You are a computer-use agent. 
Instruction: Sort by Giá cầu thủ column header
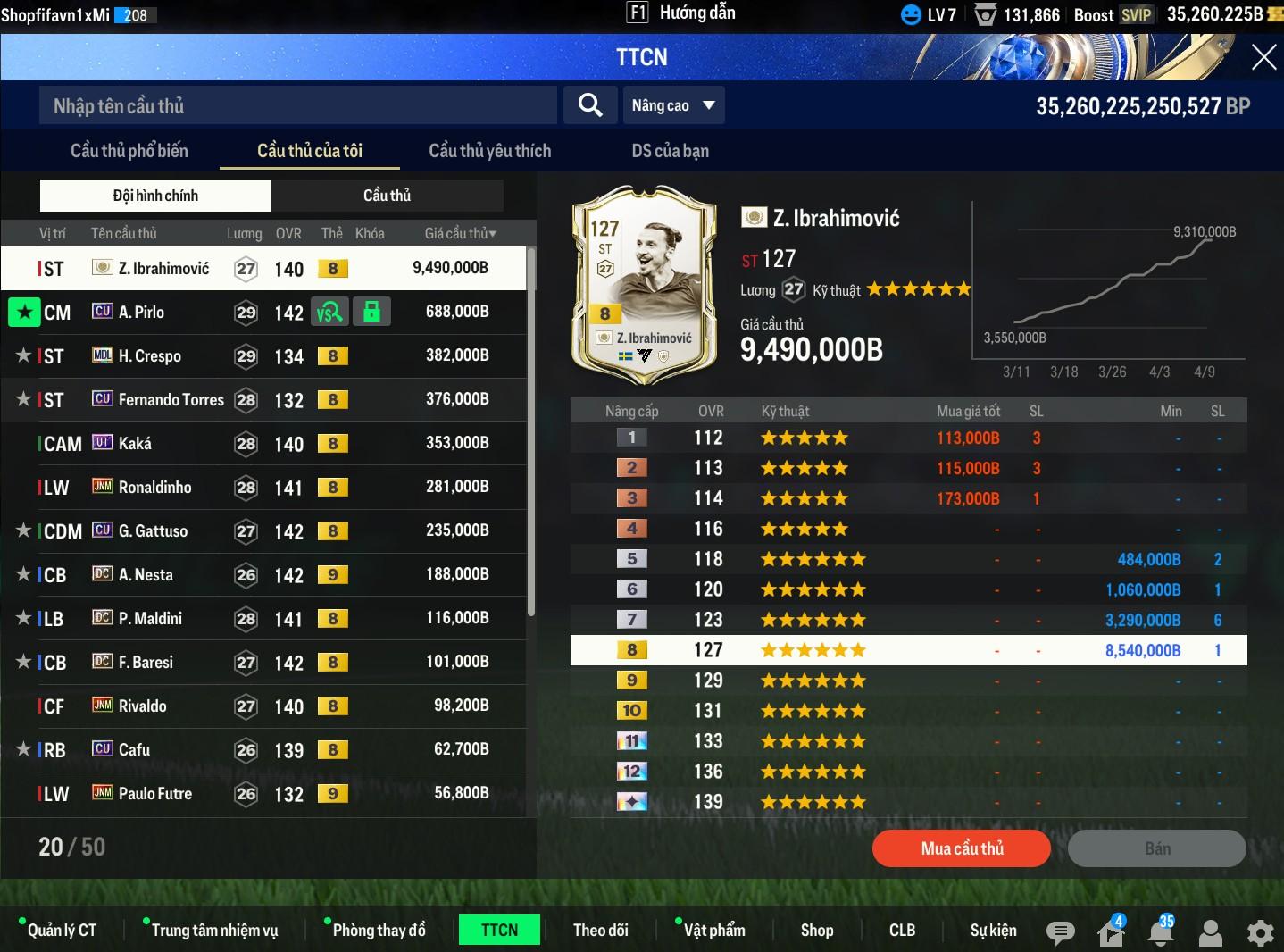(460, 233)
